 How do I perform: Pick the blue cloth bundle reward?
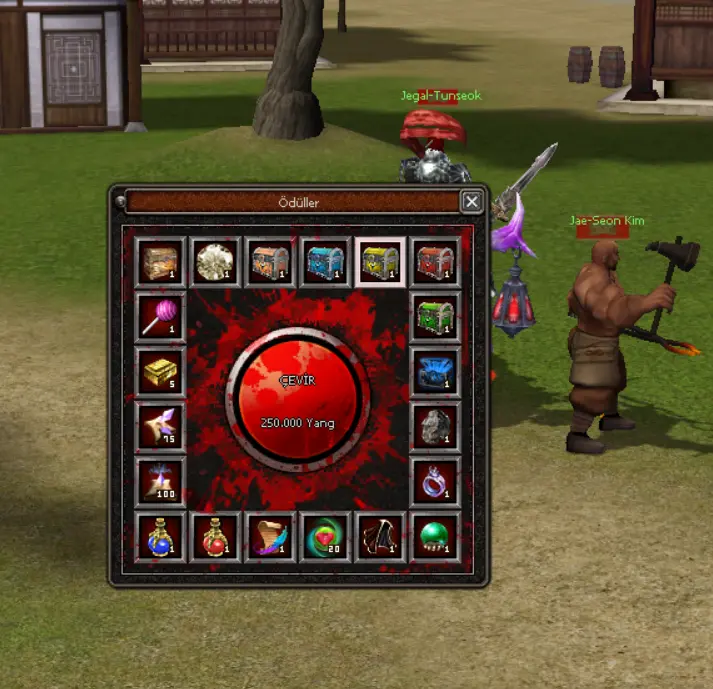(436, 372)
